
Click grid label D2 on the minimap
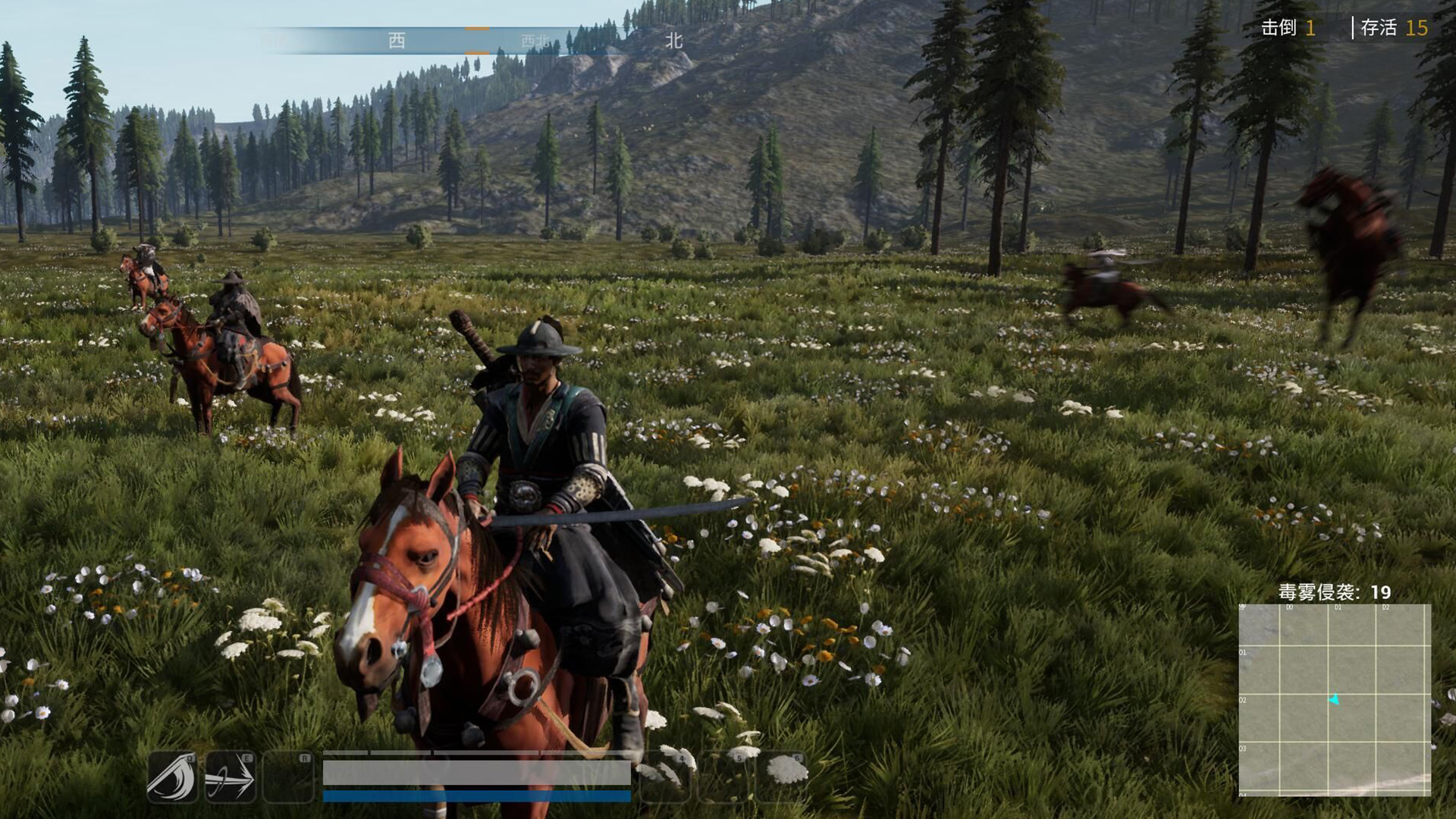click(1386, 607)
